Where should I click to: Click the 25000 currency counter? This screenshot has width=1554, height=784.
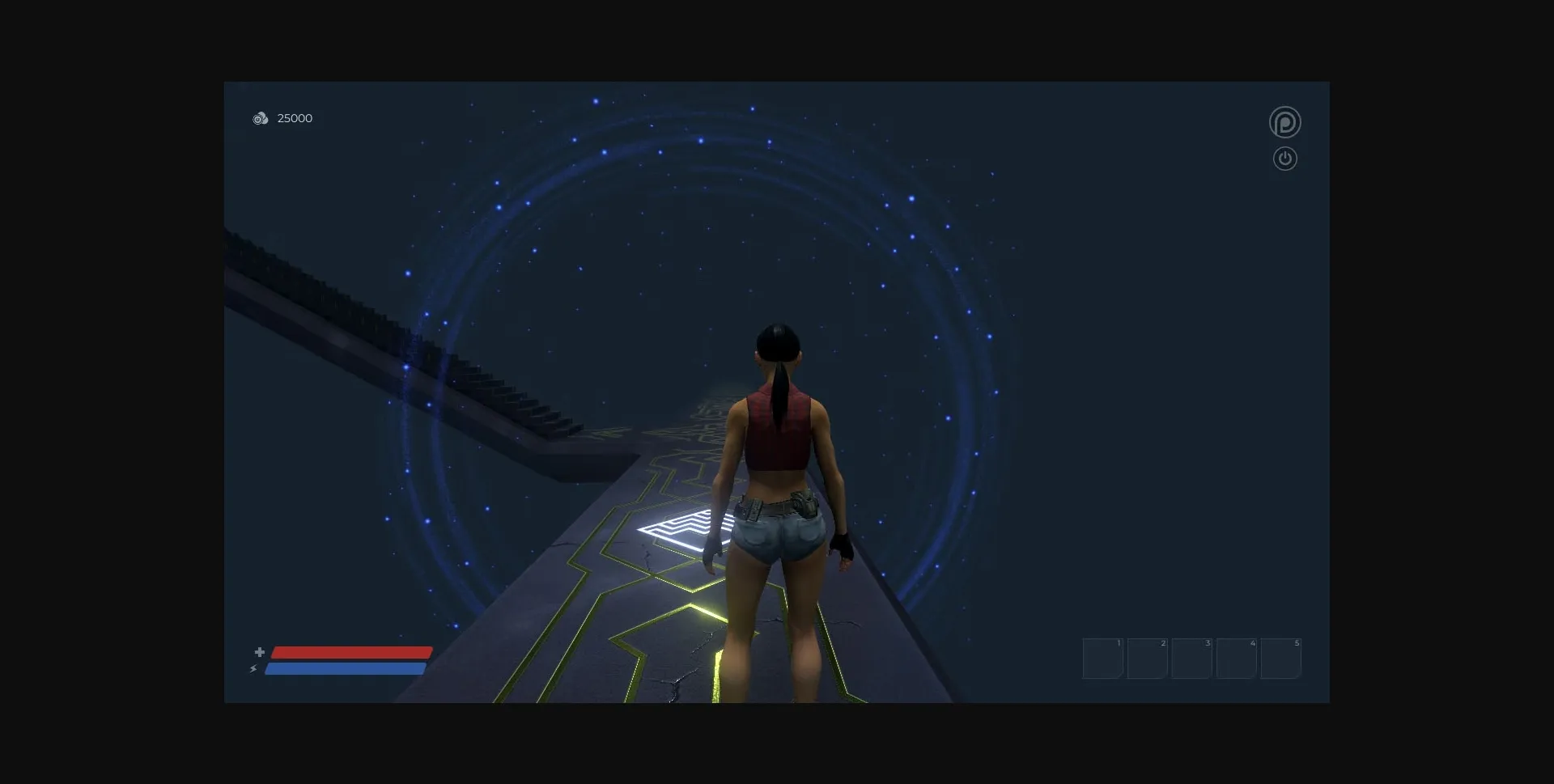[295, 118]
